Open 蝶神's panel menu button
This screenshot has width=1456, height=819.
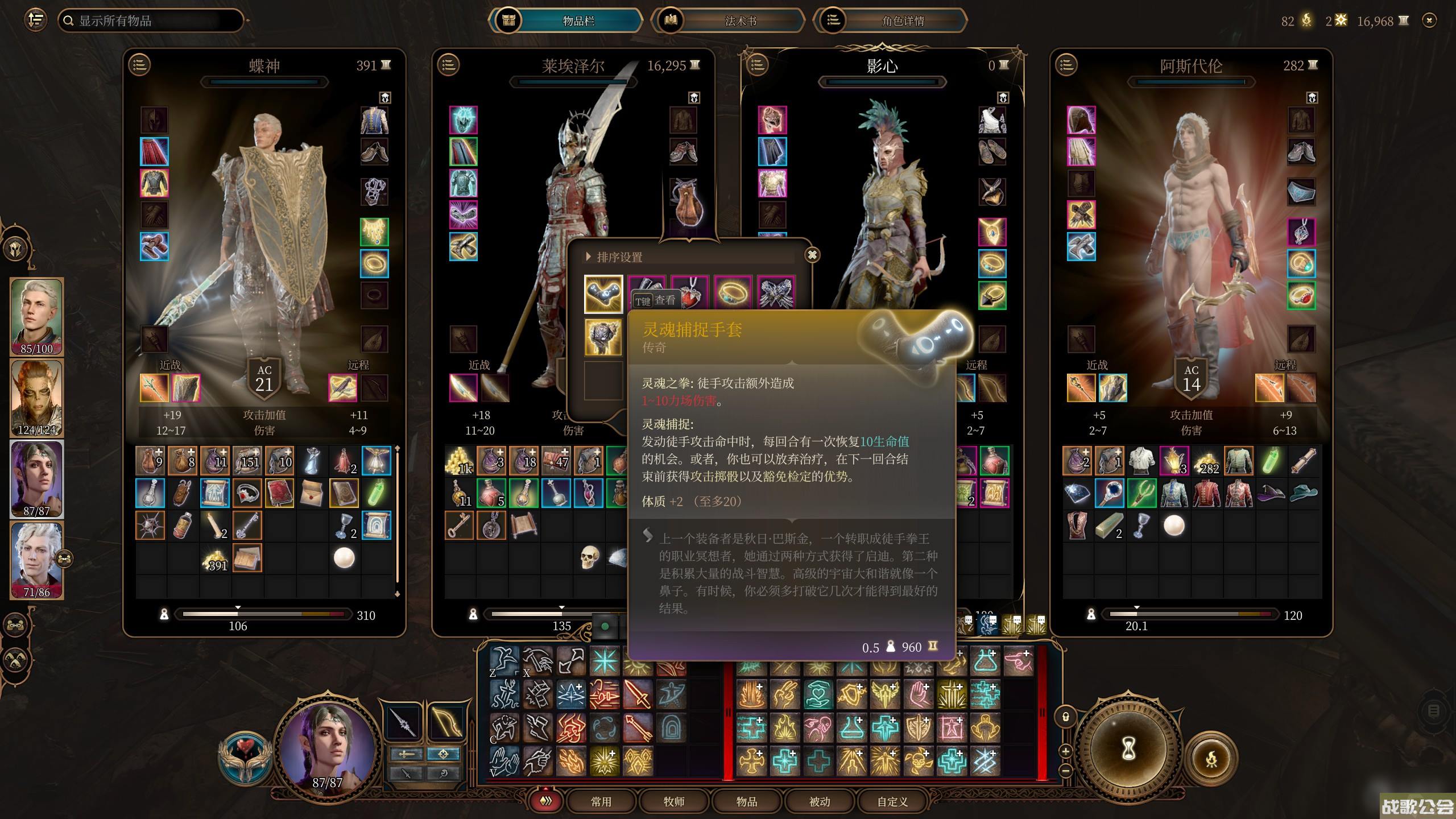(x=140, y=65)
